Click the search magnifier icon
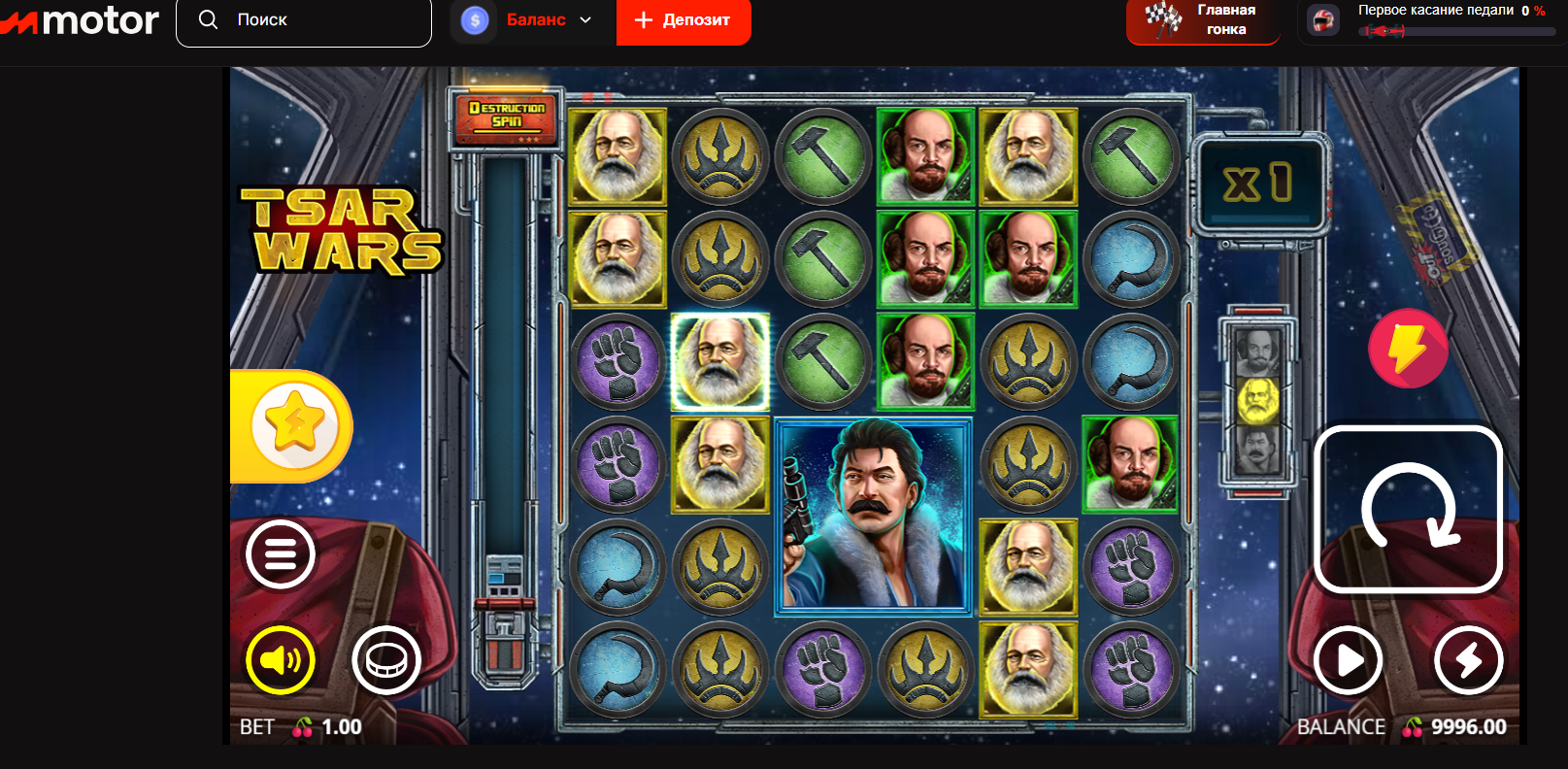The image size is (1568, 769). [x=207, y=18]
